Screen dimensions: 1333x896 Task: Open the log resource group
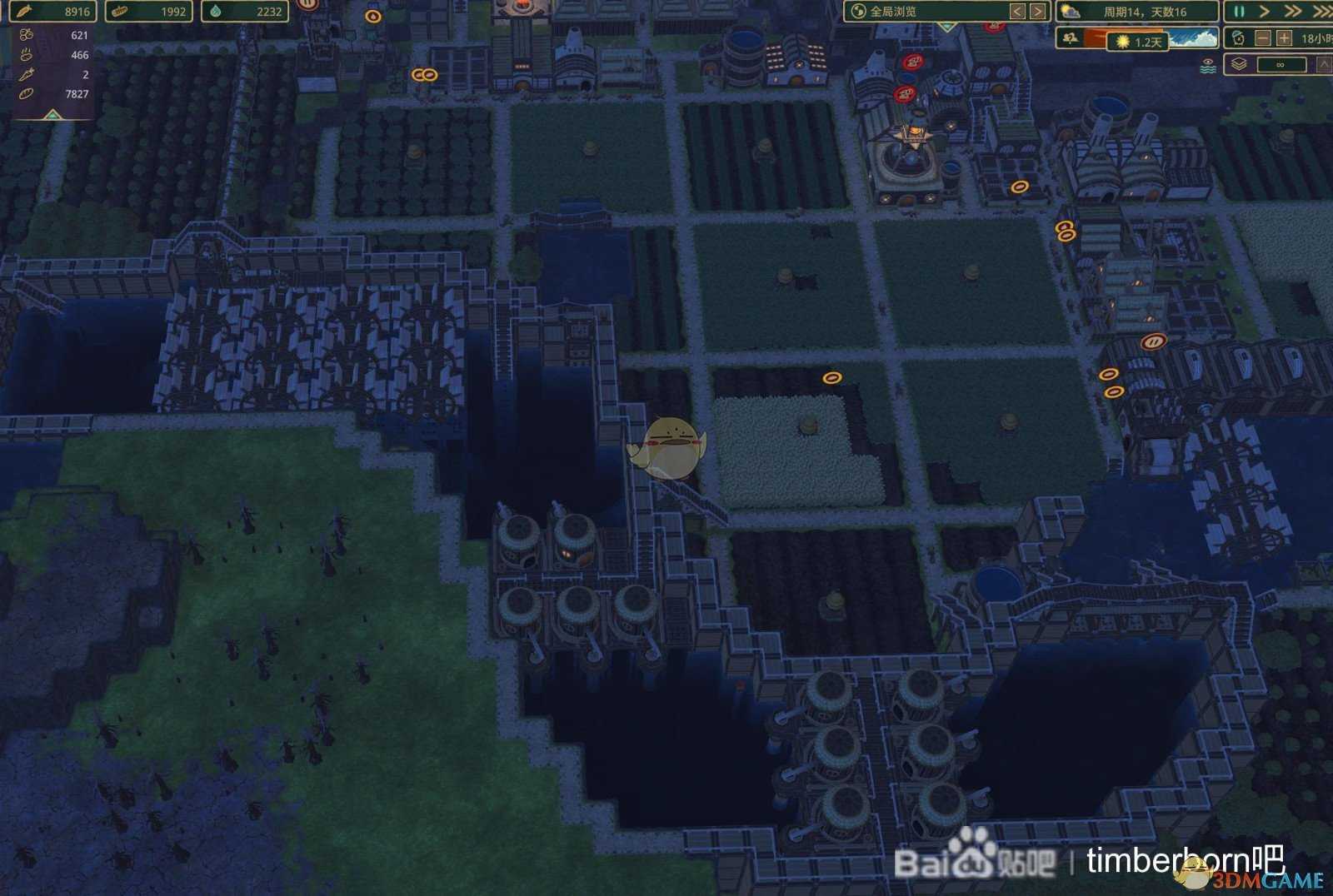click(x=148, y=12)
